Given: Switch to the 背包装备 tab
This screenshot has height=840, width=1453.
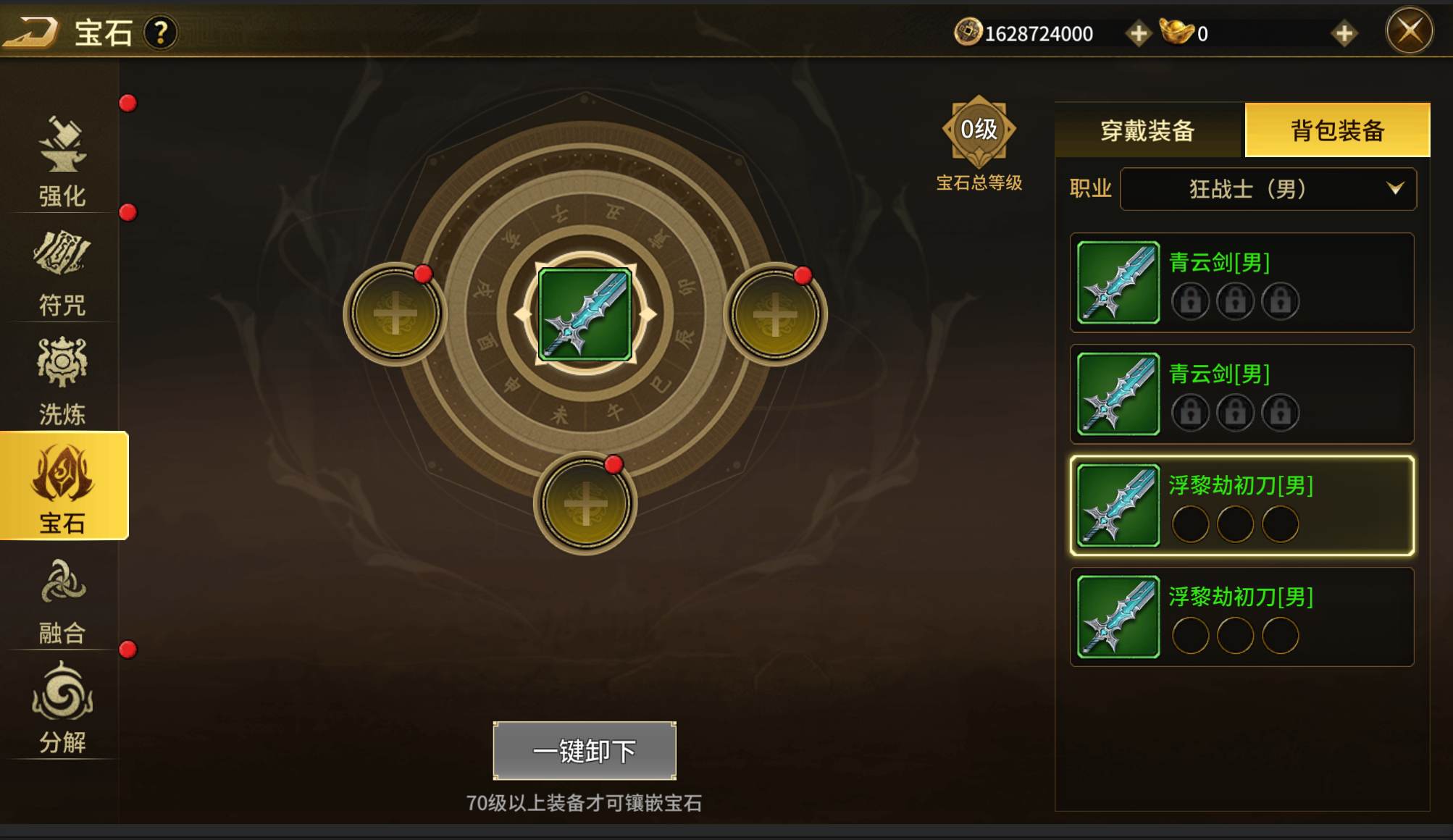Looking at the screenshot, I should 1336,132.
